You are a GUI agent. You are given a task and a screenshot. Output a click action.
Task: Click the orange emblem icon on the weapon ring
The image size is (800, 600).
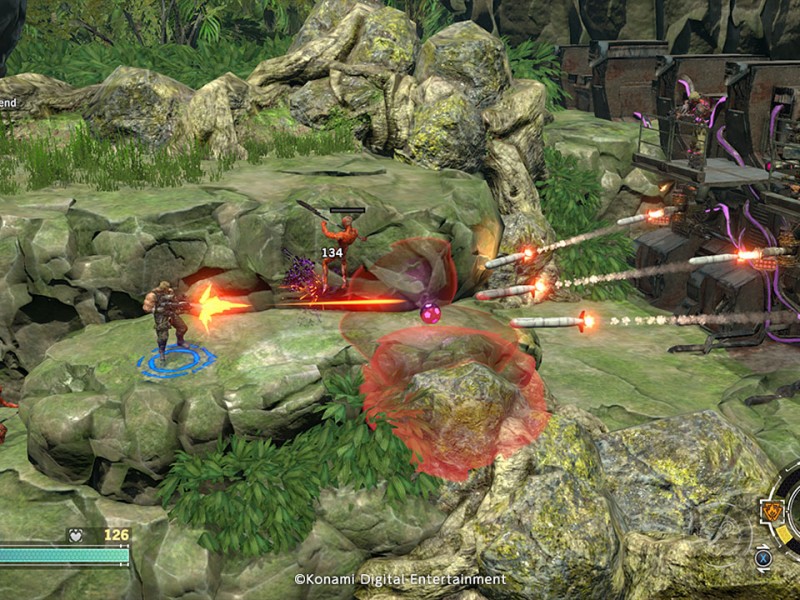coord(771,512)
